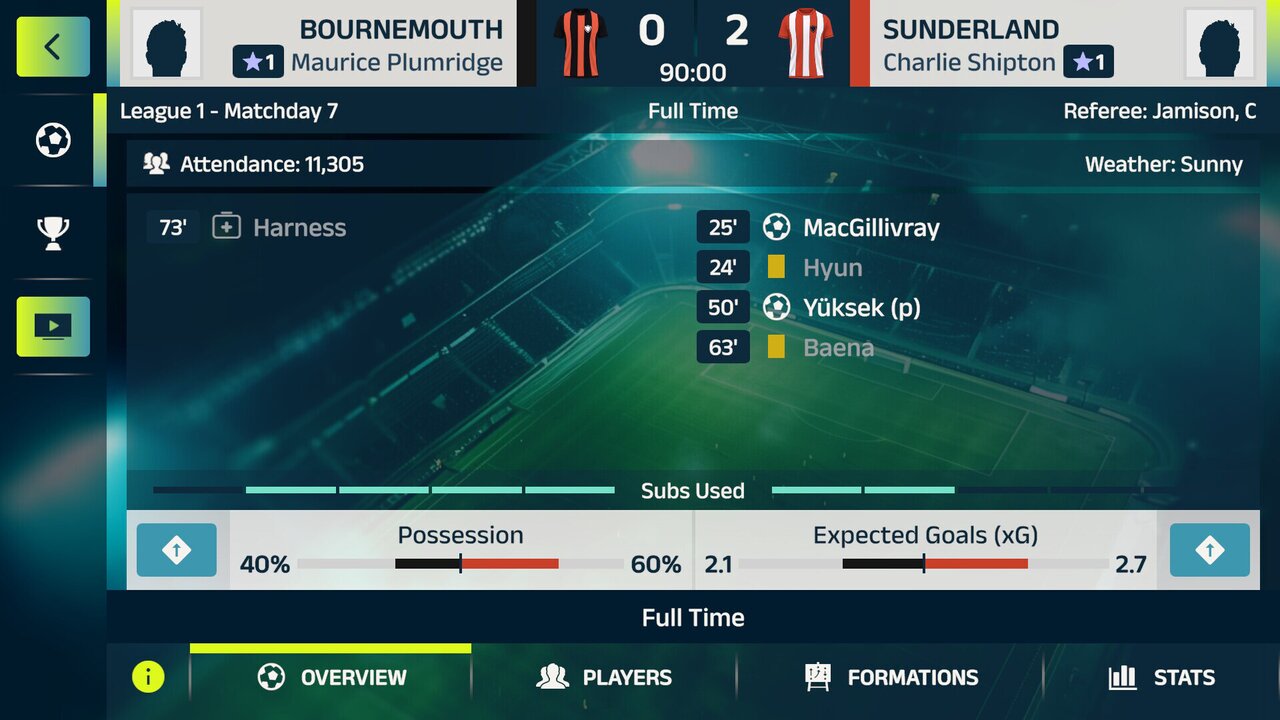The height and width of the screenshot is (720, 1280).
Task: View Bournemouth manager Maurice Plumridge's portrait
Action: point(167,44)
